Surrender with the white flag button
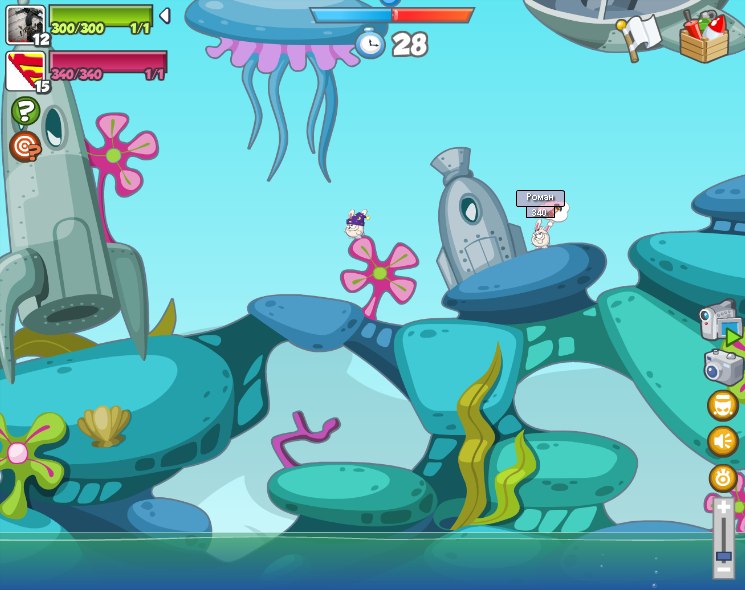745x590 pixels. (641, 36)
